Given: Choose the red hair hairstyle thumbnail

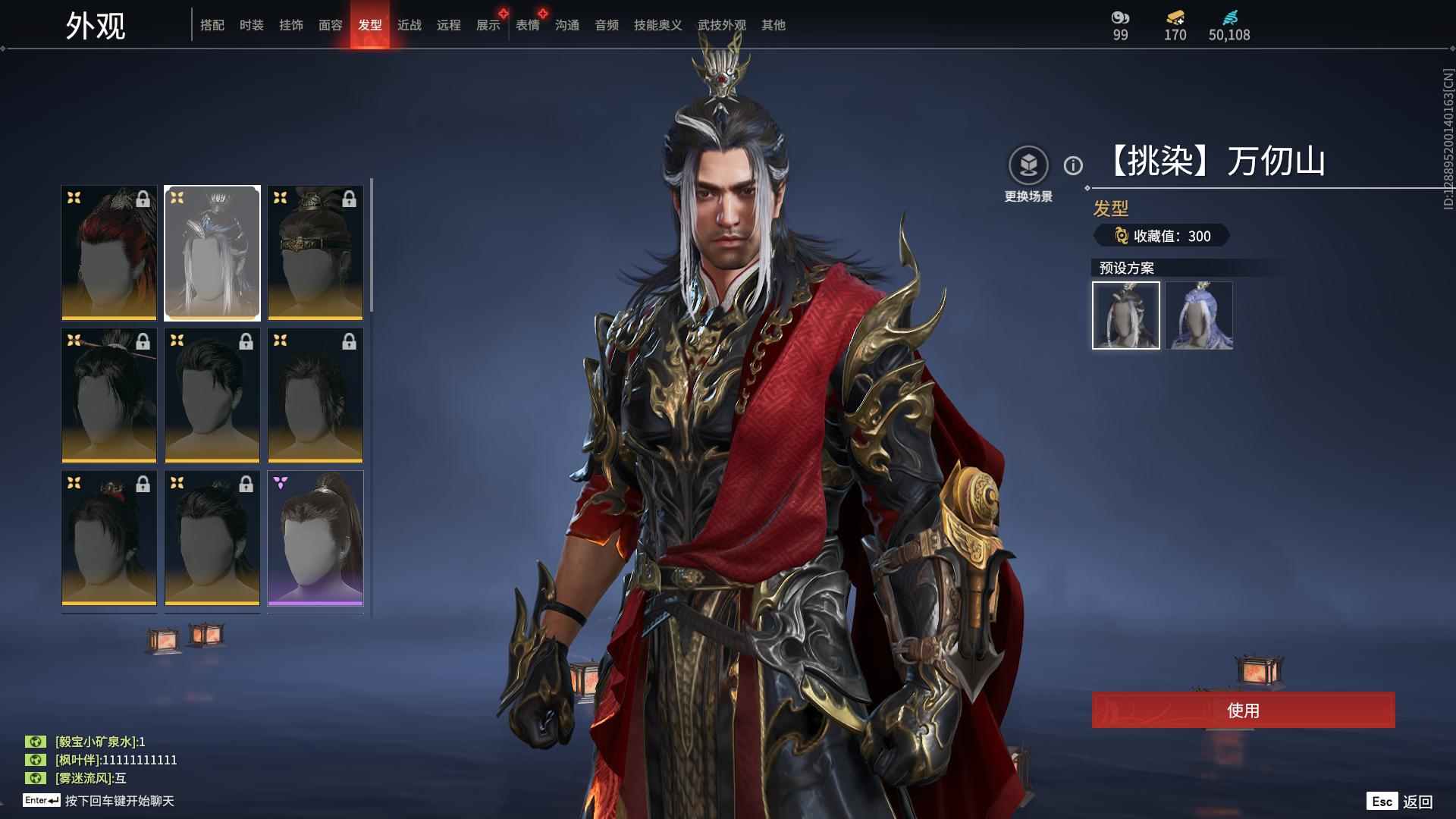Looking at the screenshot, I should coord(109,253).
